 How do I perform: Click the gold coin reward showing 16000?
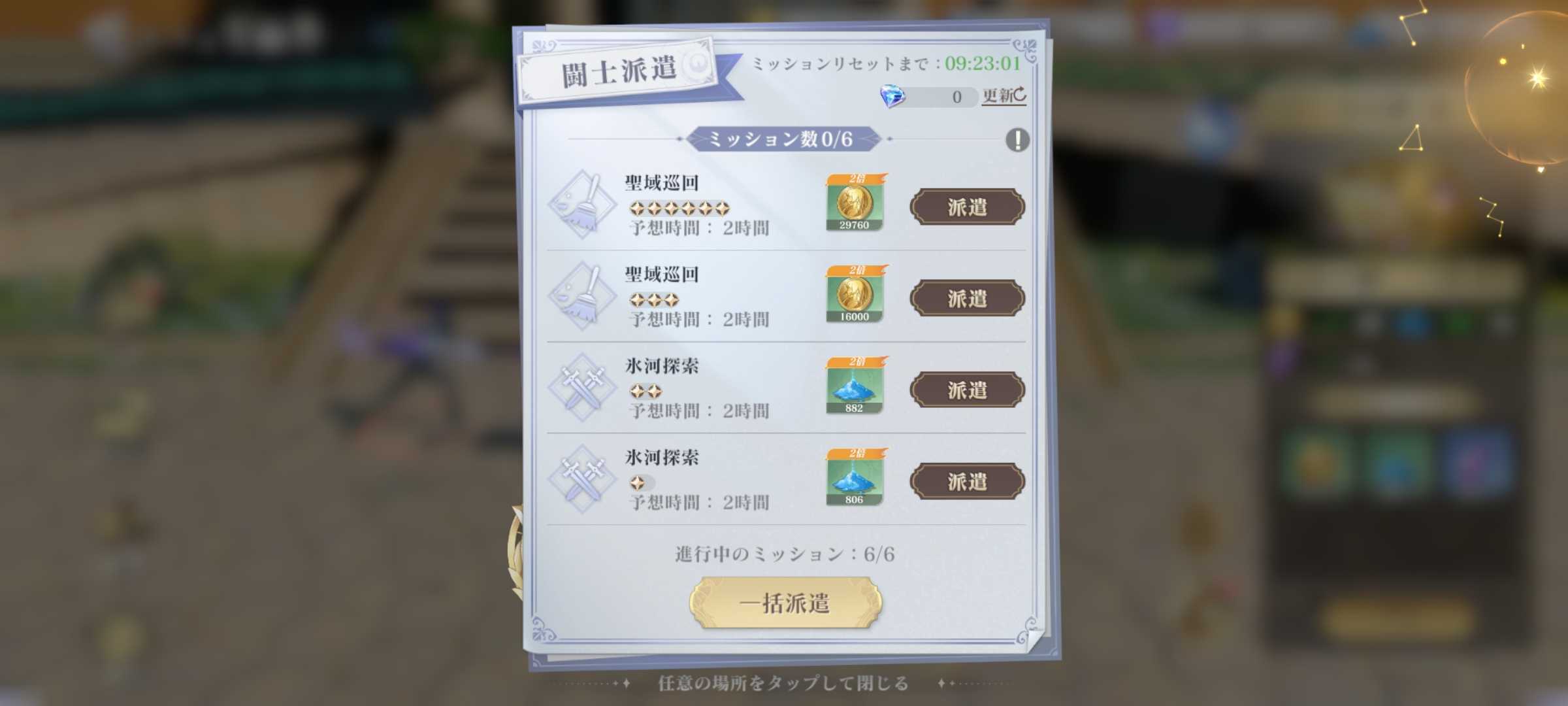coord(856,297)
